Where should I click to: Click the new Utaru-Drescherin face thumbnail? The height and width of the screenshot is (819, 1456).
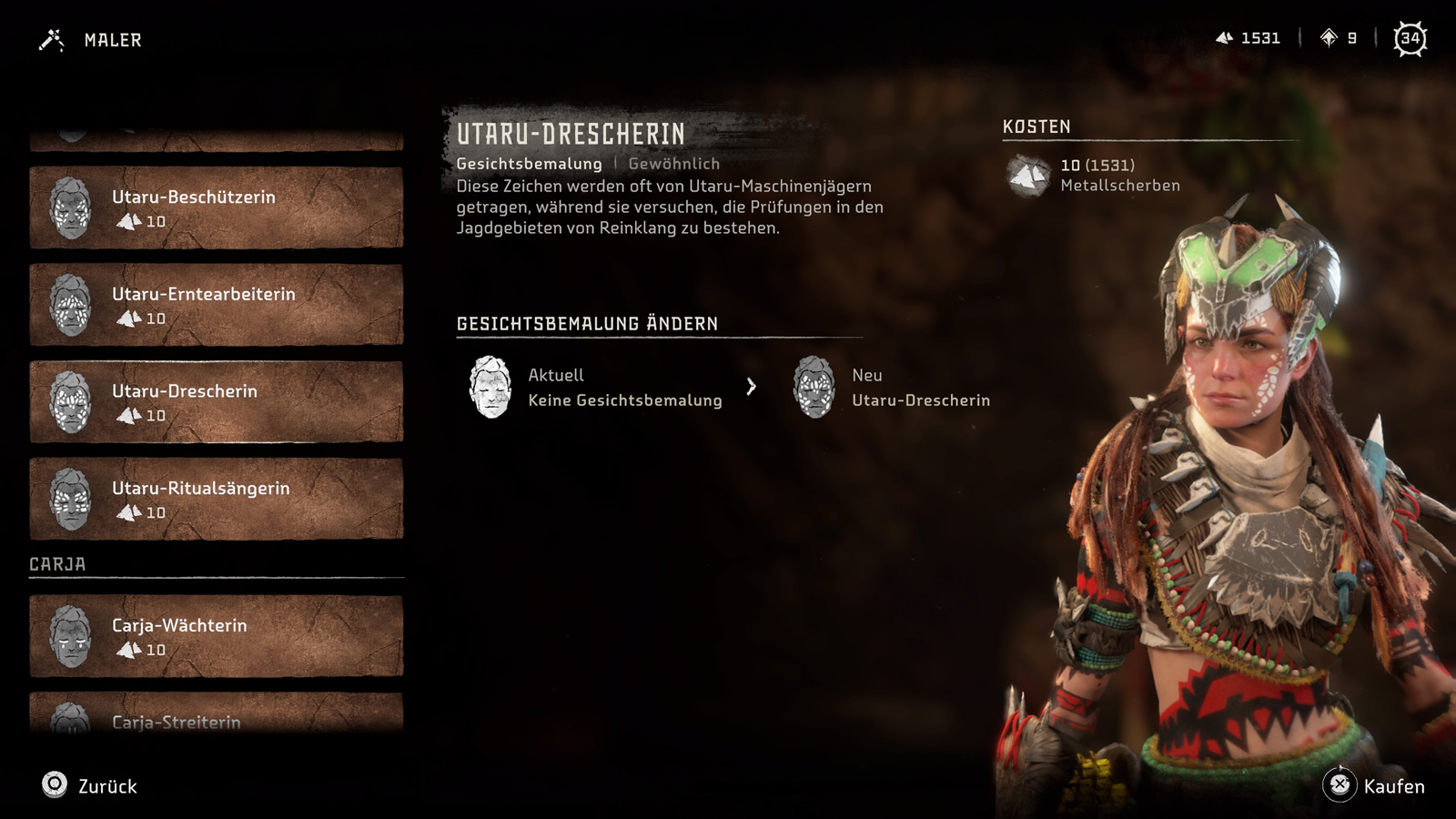tap(814, 387)
